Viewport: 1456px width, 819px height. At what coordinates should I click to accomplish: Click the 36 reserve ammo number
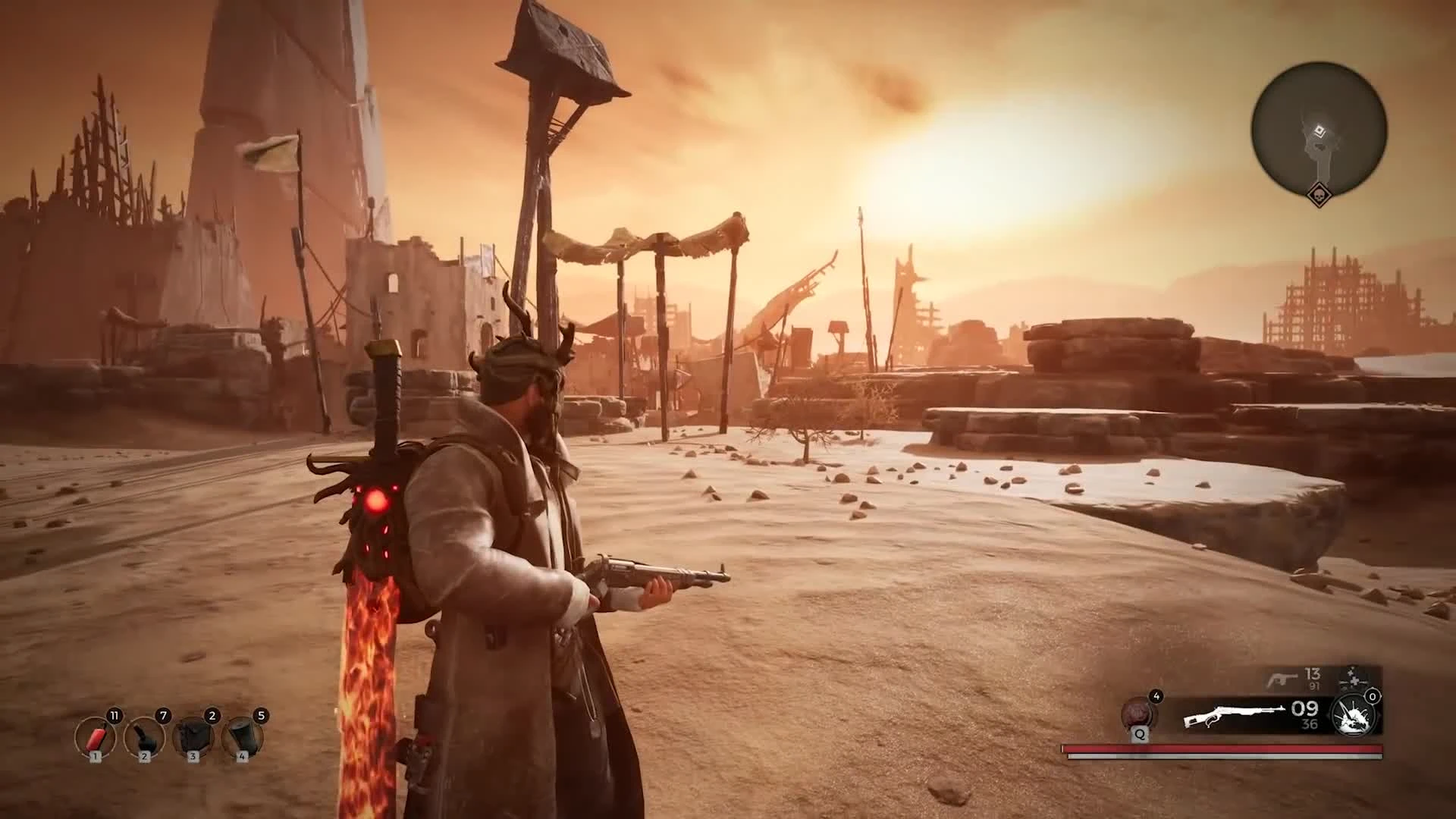1308,722
